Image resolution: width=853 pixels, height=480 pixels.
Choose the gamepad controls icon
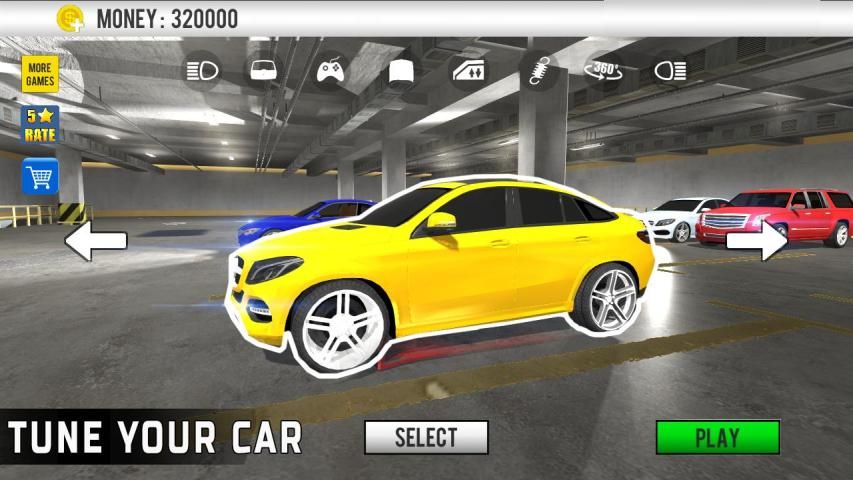pyautogui.click(x=331, y=71)
